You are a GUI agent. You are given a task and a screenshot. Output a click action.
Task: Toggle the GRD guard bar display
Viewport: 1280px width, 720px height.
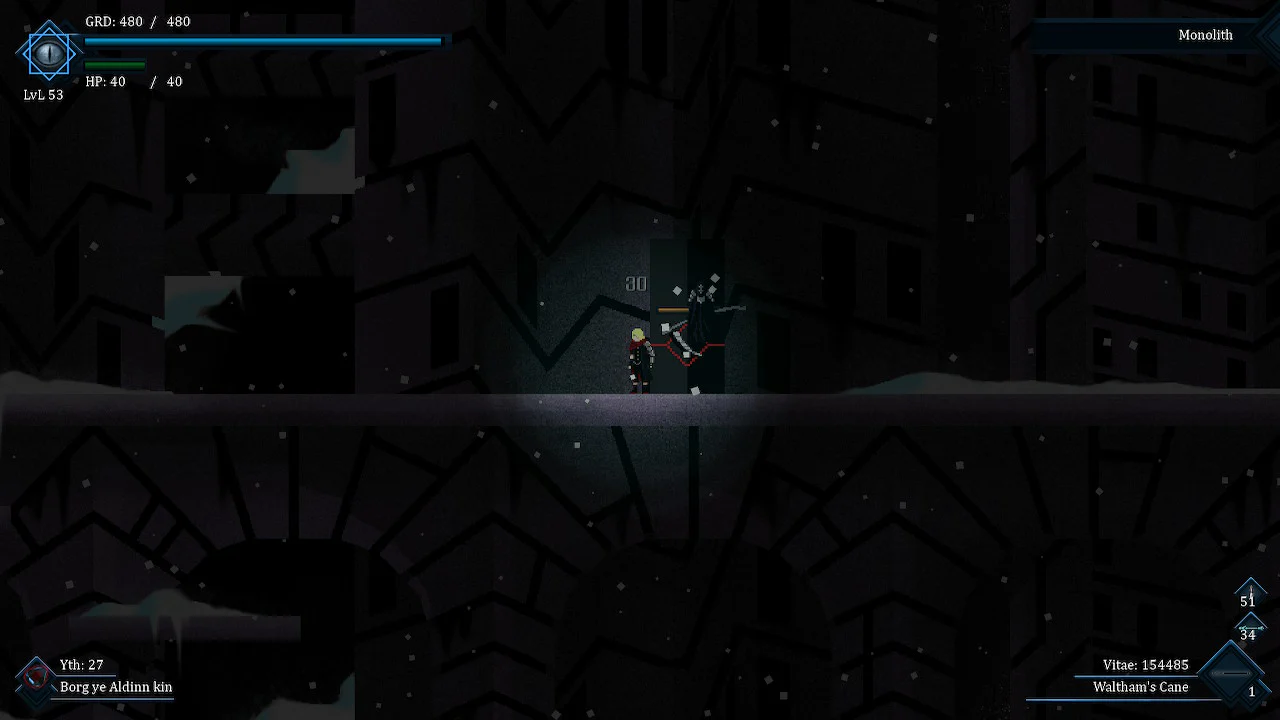point(263,41)
